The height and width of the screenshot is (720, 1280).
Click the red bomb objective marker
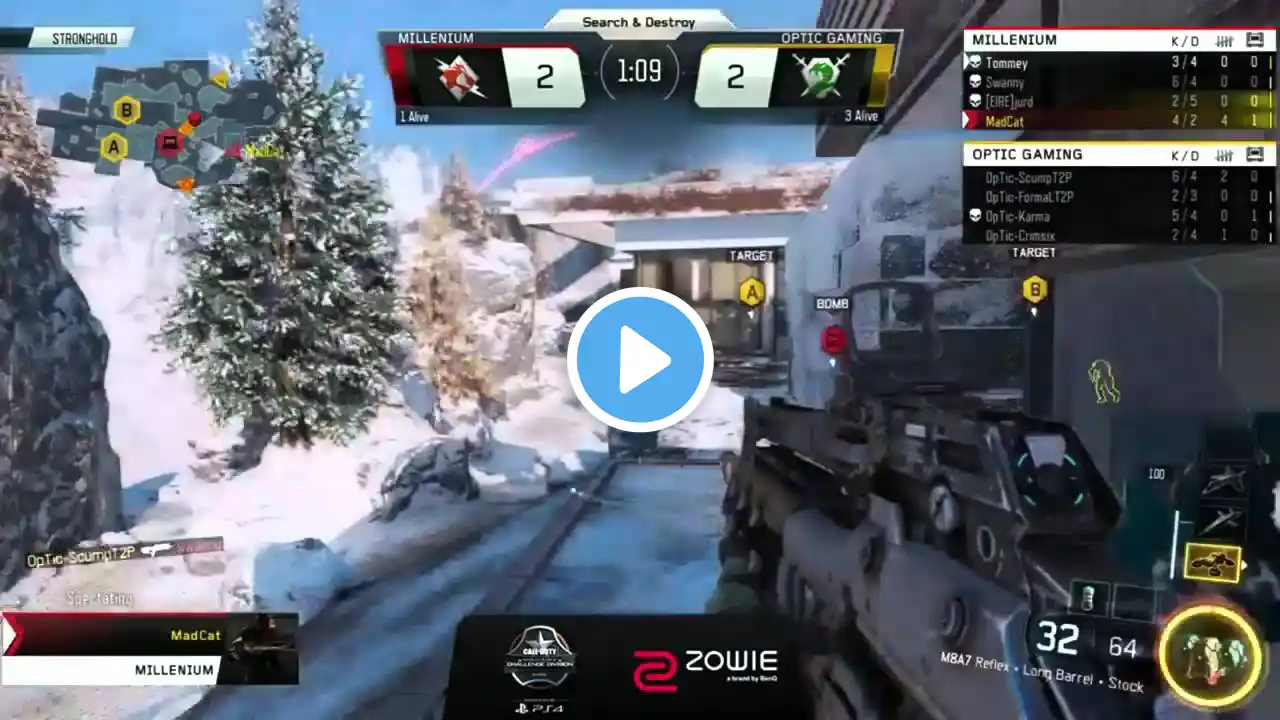click(x=833, y=340)
